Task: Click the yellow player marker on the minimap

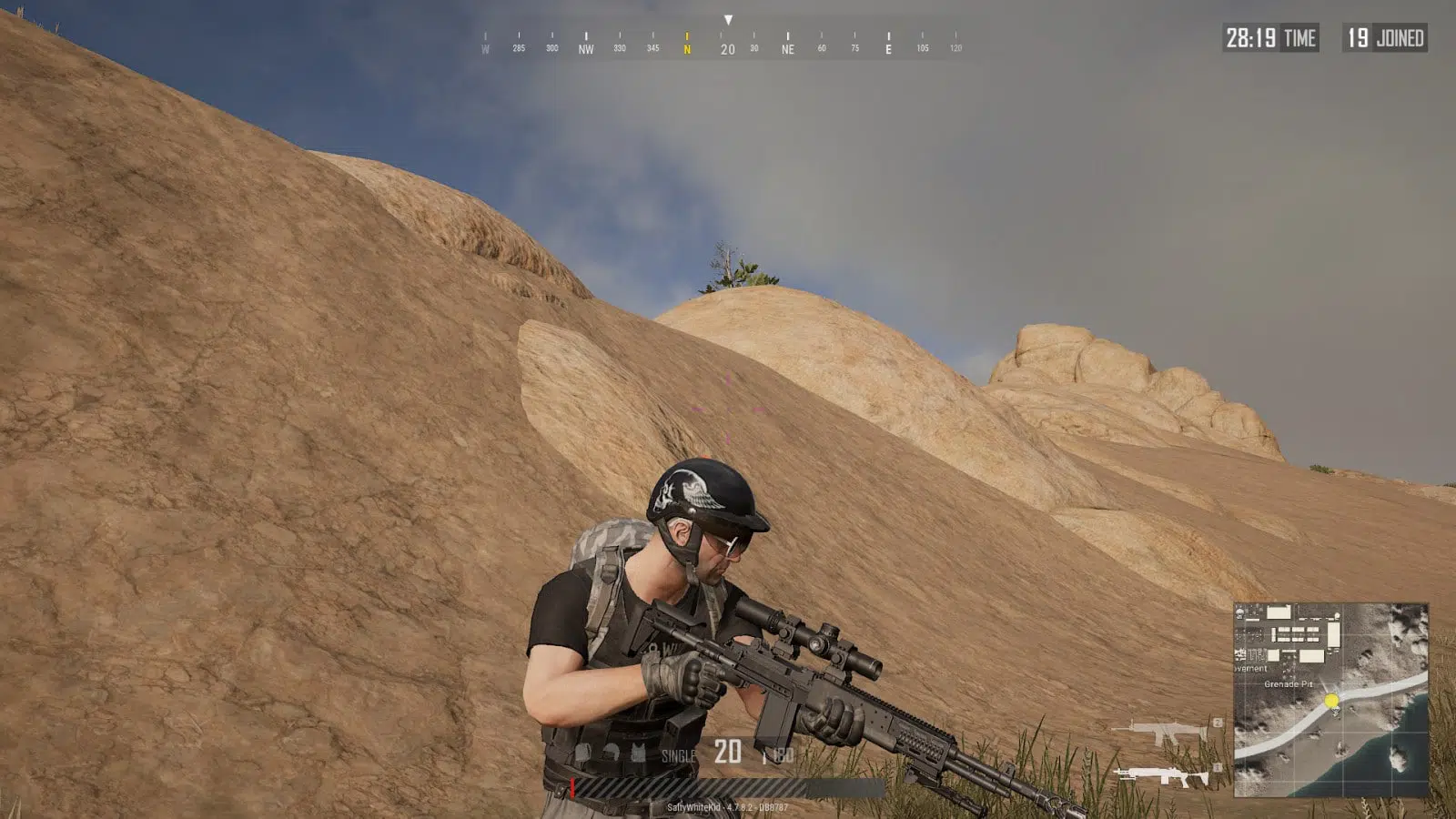Action: [1332, 700]
